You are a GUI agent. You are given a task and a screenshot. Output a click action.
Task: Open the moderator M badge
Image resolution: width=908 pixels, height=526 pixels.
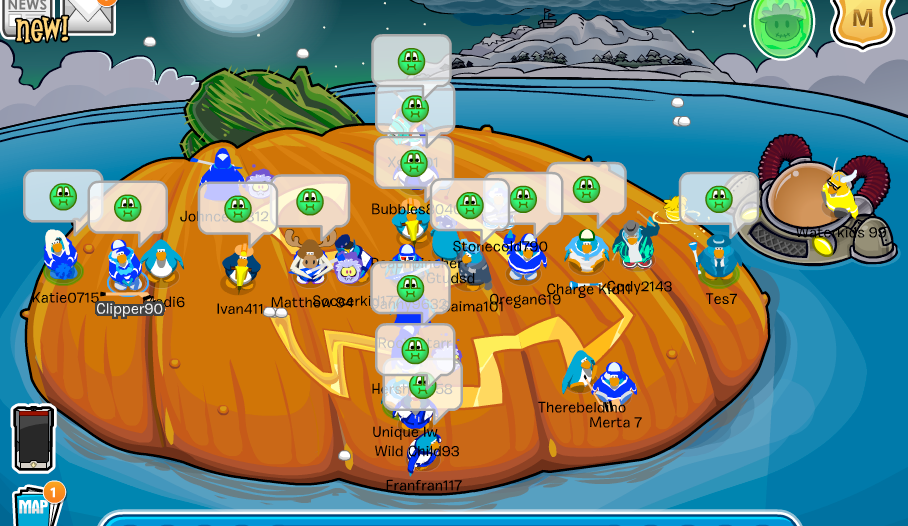click(862, 18)
